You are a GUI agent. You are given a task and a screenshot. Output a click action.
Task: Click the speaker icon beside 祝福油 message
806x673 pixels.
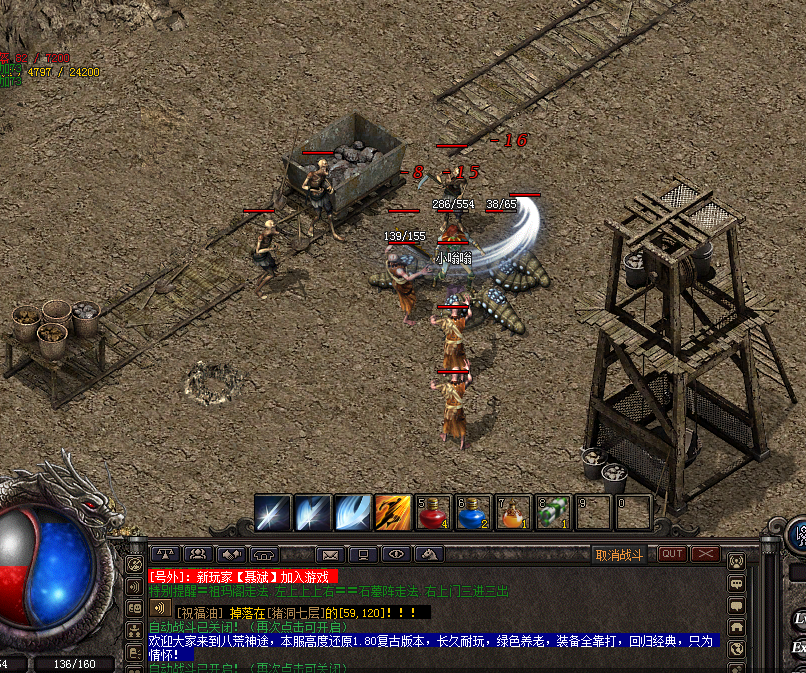158,608
